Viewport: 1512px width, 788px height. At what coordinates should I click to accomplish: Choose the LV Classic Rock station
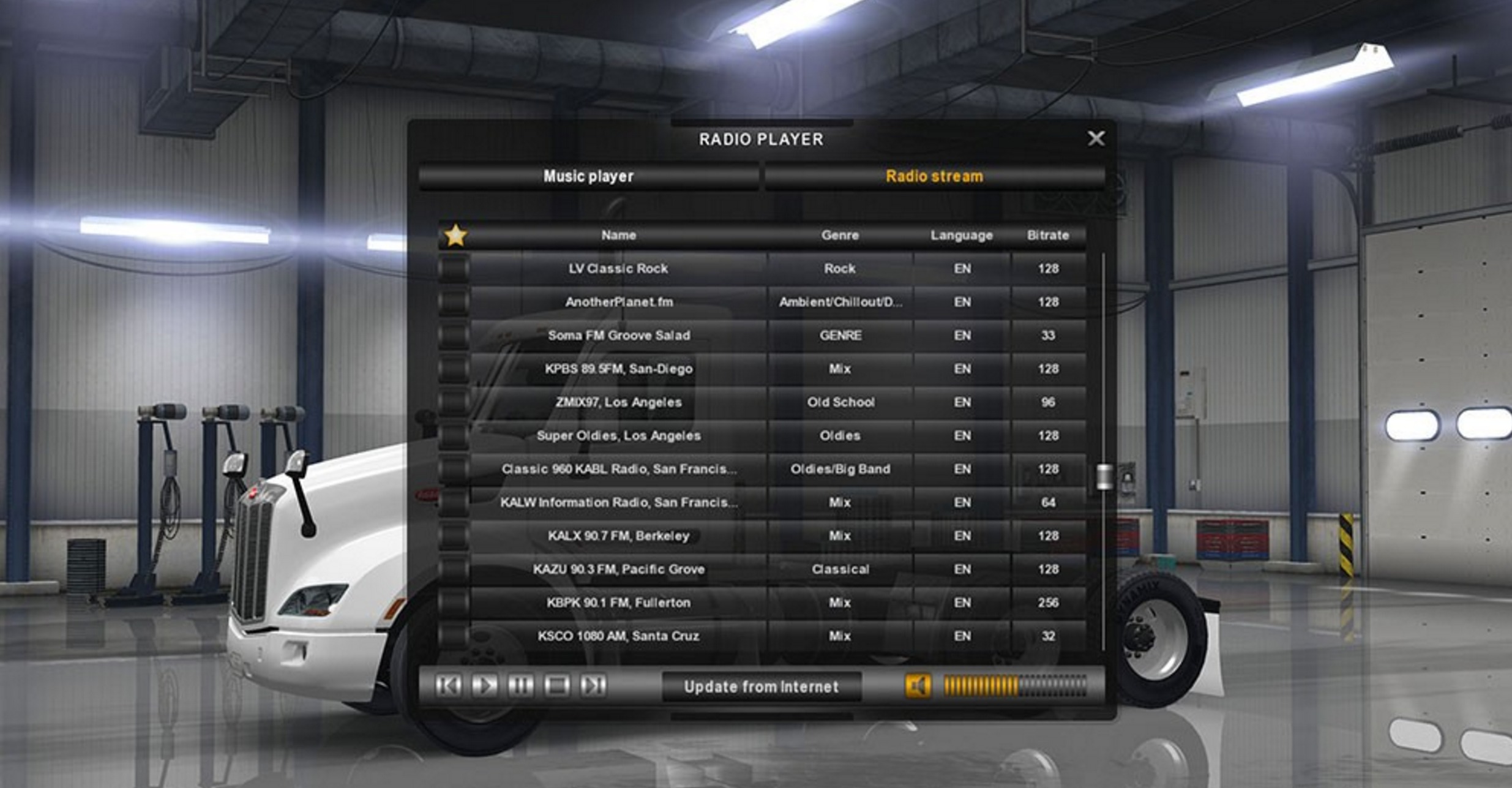pos(618,269)
